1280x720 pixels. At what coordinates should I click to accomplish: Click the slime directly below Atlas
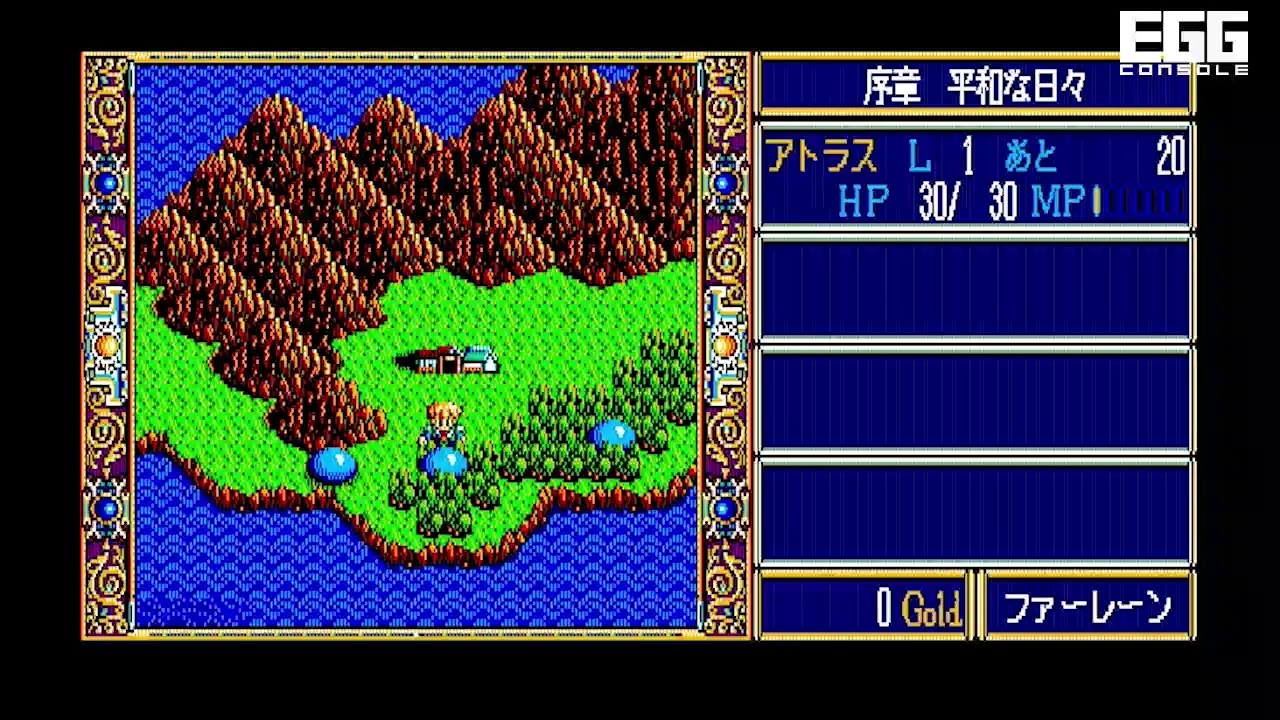447,460
